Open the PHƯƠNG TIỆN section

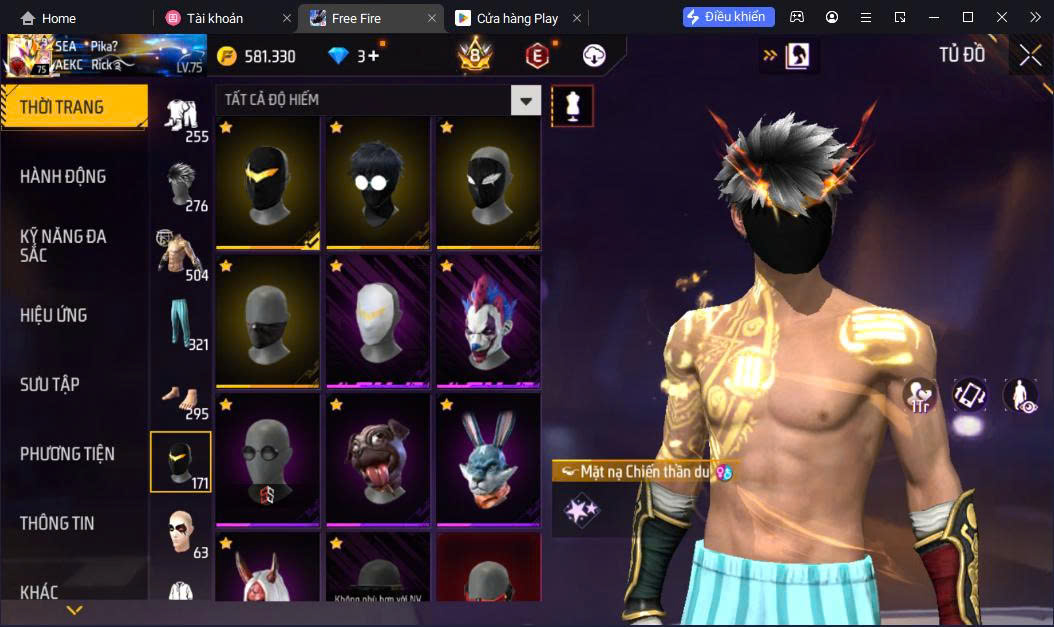point(67,454)
